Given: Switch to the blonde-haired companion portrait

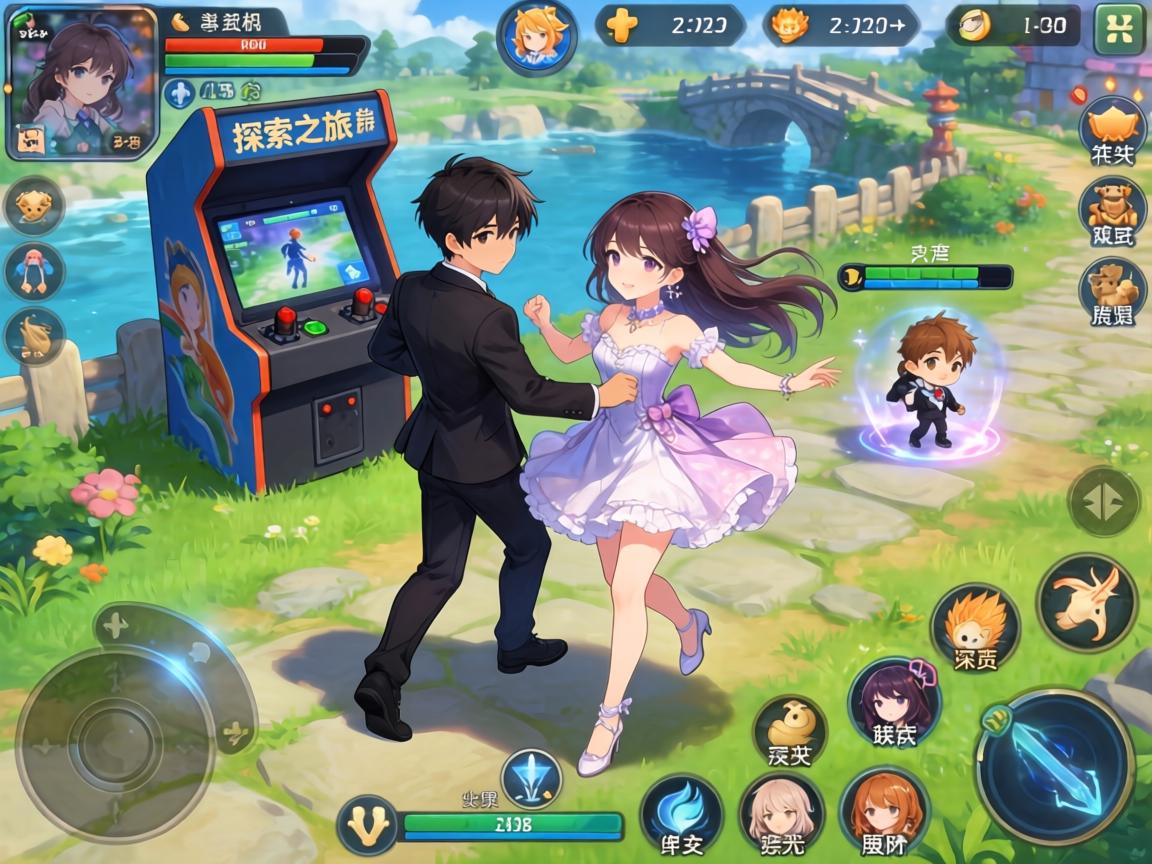Looking at the screenshot, I should (x=781, y=813).
